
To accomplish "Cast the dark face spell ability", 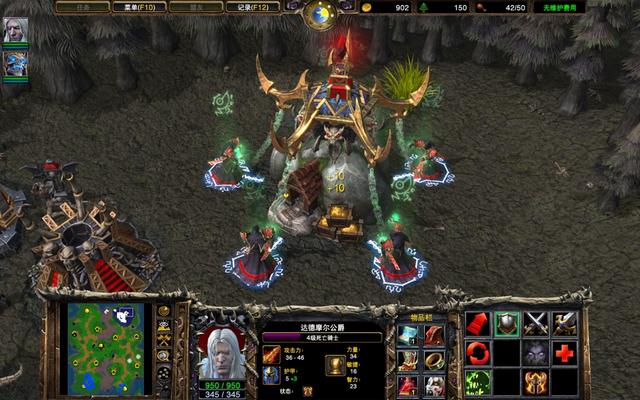I will tap(536, 353).
